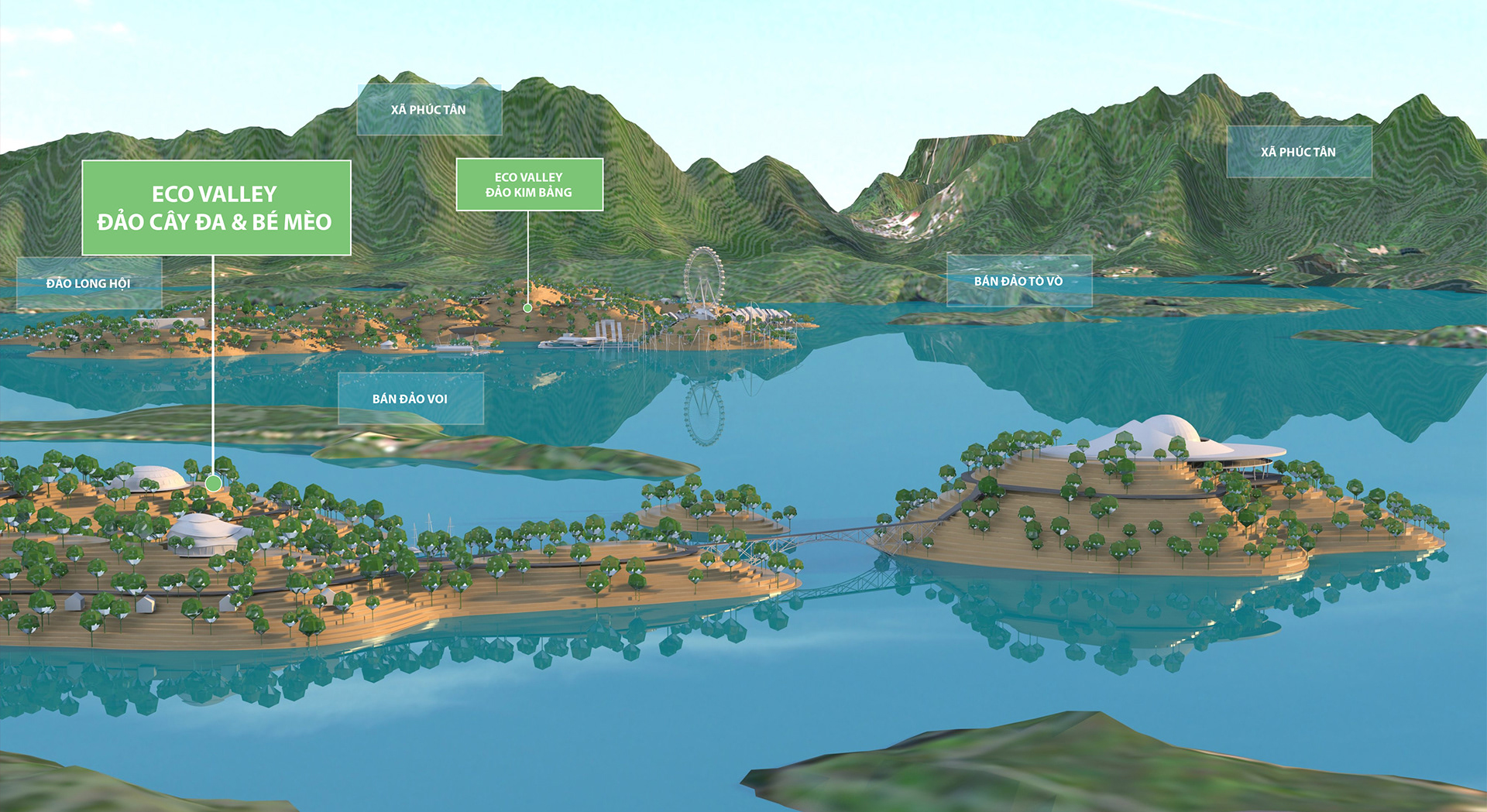Click the green marker dot below Đảo Cây Đa label
This screenshot has height=812, width=1487.
click(213, 483)
